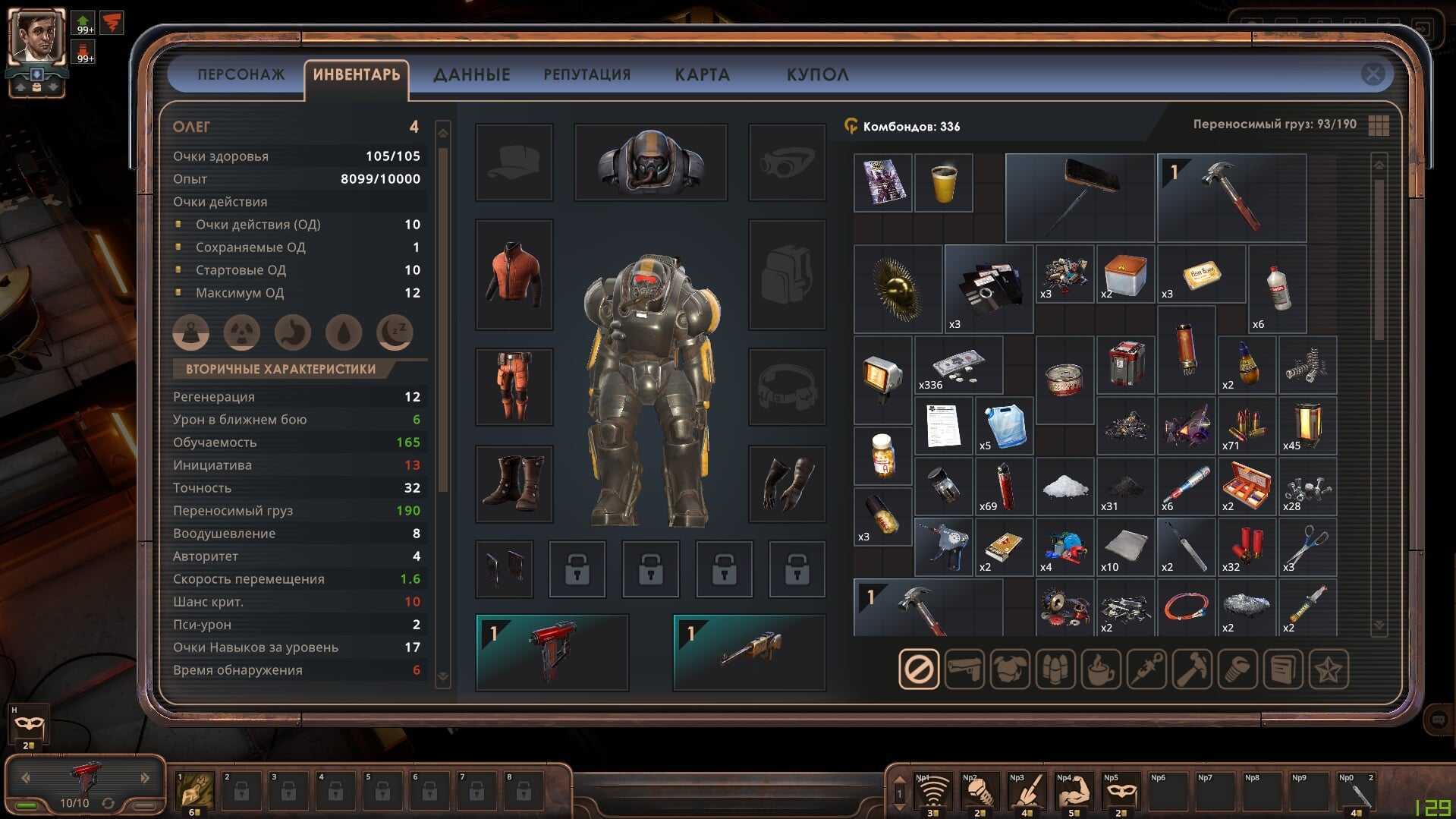This screenshot has width=1456, height=819.
Task: Select the equipped brown boots slot
Action: (x=514, y=484)
